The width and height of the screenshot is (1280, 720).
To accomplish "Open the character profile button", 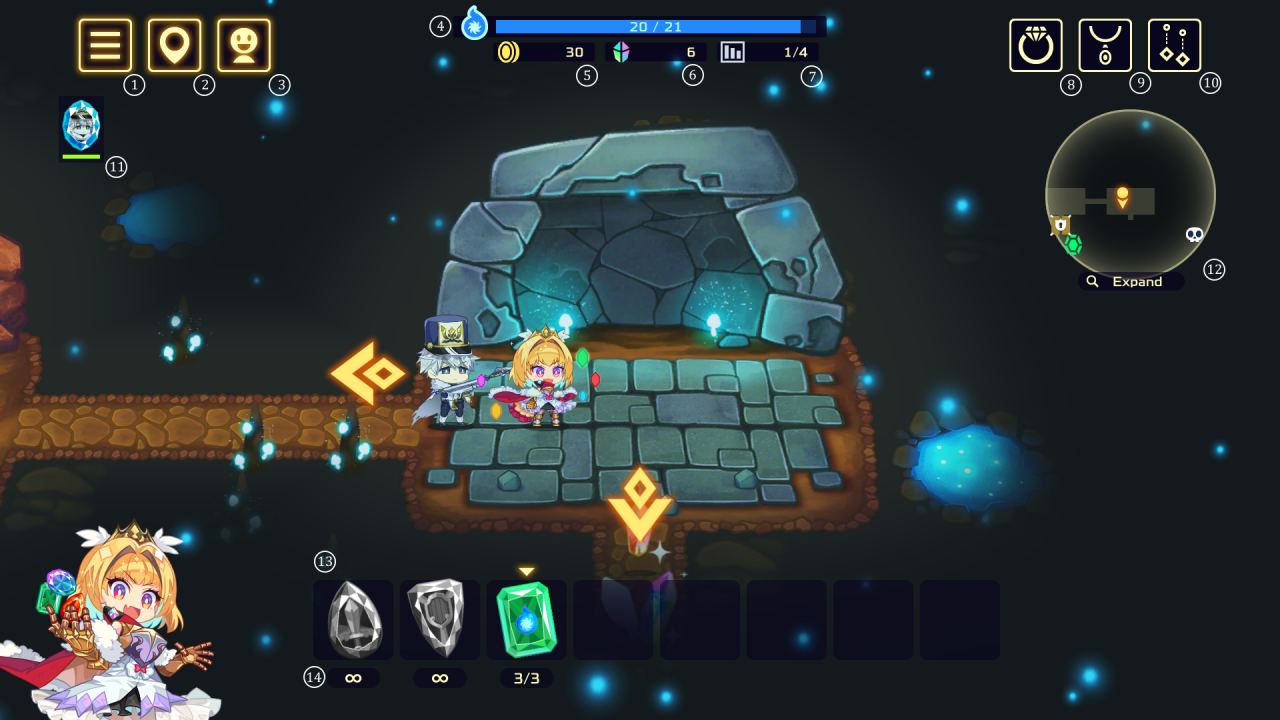I will pos(244,46).
